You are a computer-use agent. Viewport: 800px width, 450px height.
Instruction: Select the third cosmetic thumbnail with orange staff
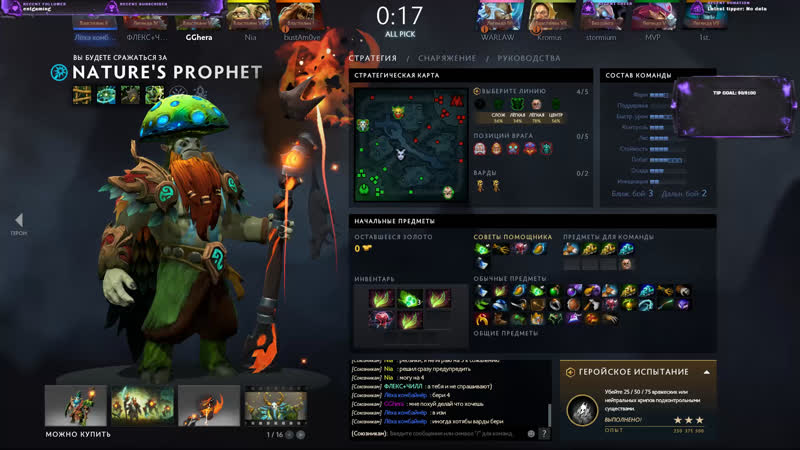point(209,406)
